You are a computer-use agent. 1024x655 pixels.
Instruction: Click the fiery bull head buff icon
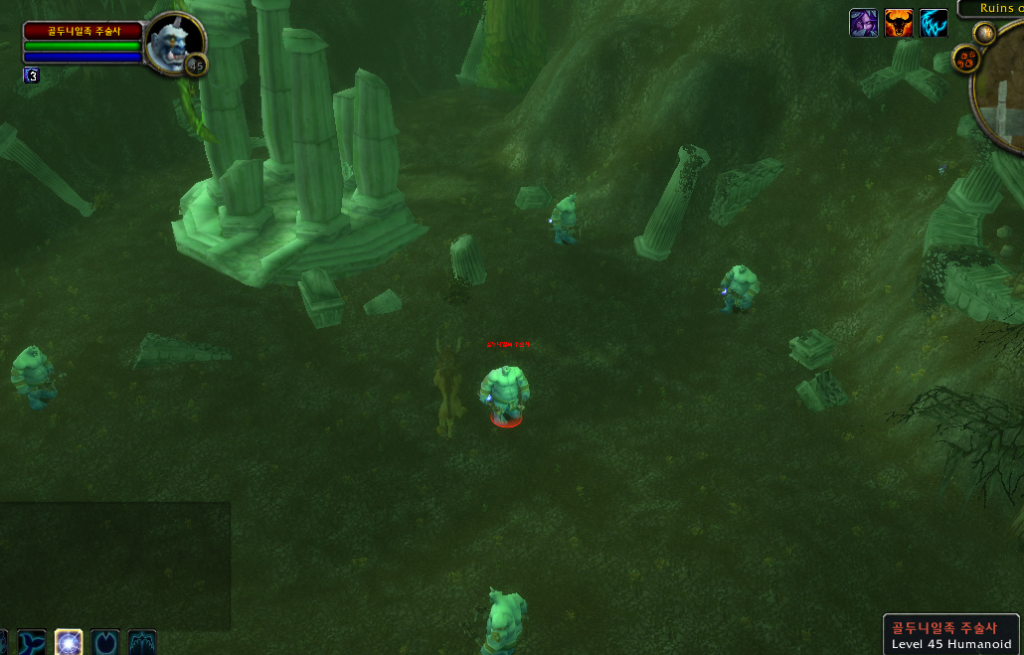899,23
